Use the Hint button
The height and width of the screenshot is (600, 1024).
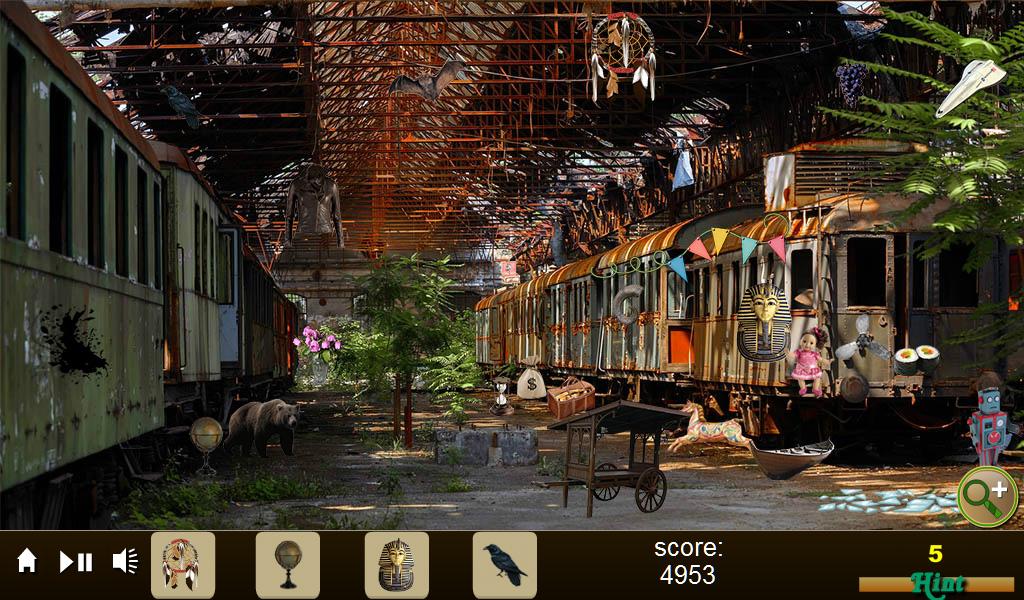coord(938,584)
